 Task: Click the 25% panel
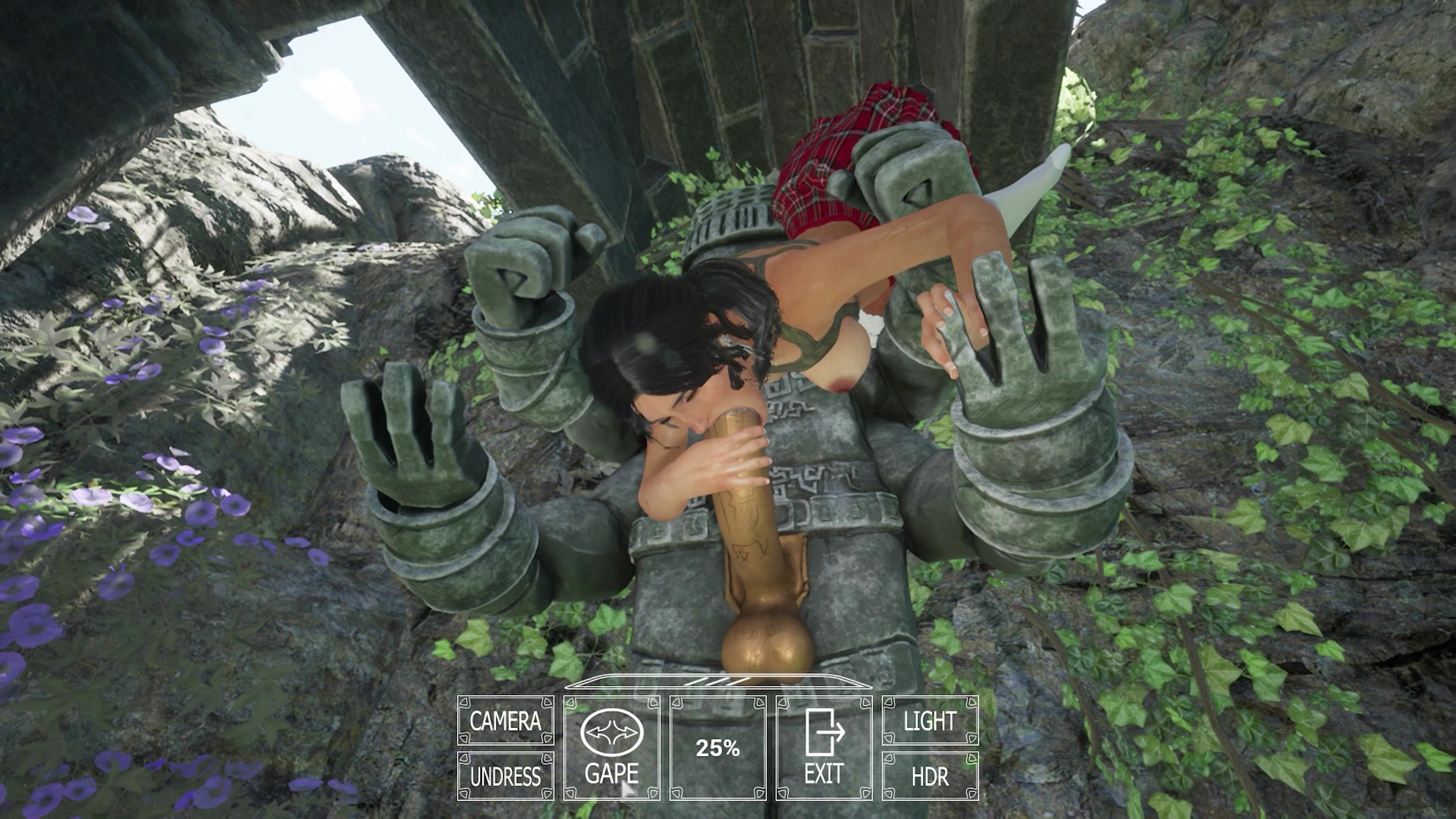tap(718, 748)
